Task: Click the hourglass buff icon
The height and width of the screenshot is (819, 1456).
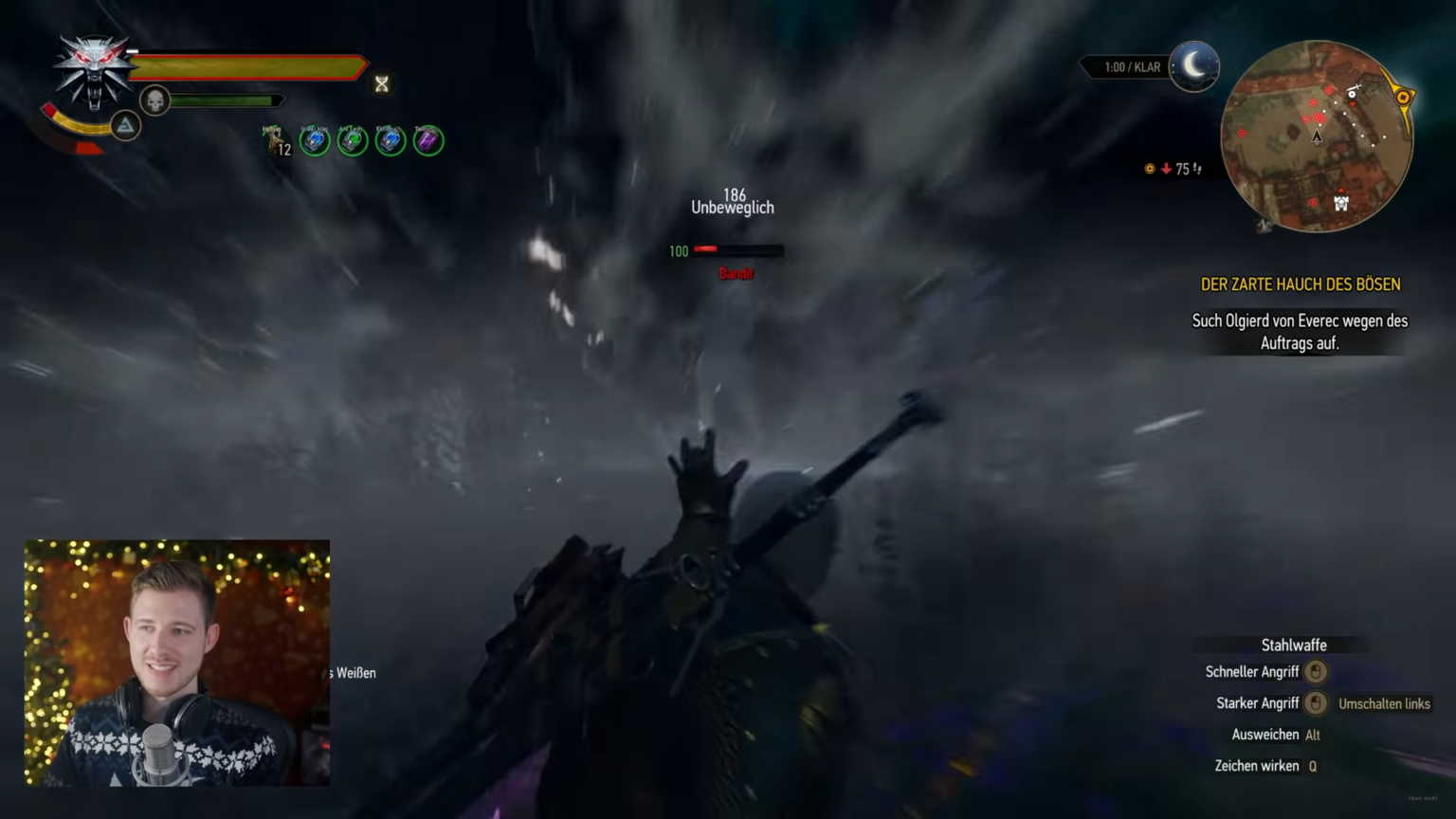Action: point(381,84)
